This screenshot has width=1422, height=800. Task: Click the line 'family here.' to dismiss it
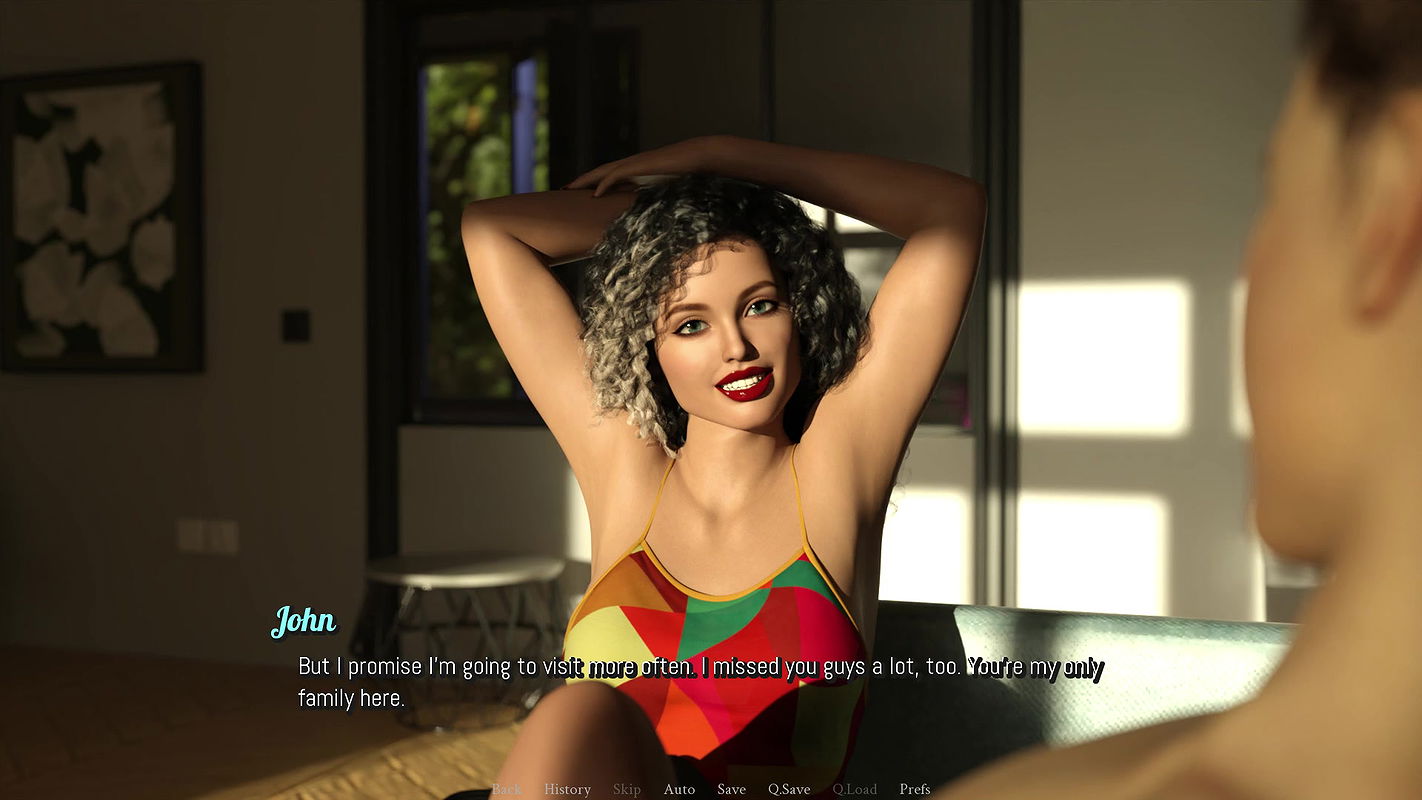351,699
